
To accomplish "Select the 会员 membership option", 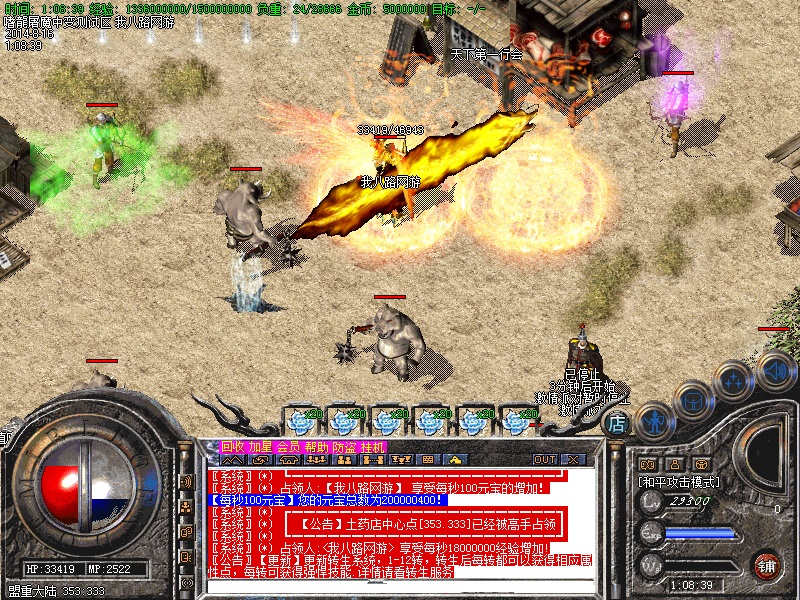I will click(x=289, y=446).
